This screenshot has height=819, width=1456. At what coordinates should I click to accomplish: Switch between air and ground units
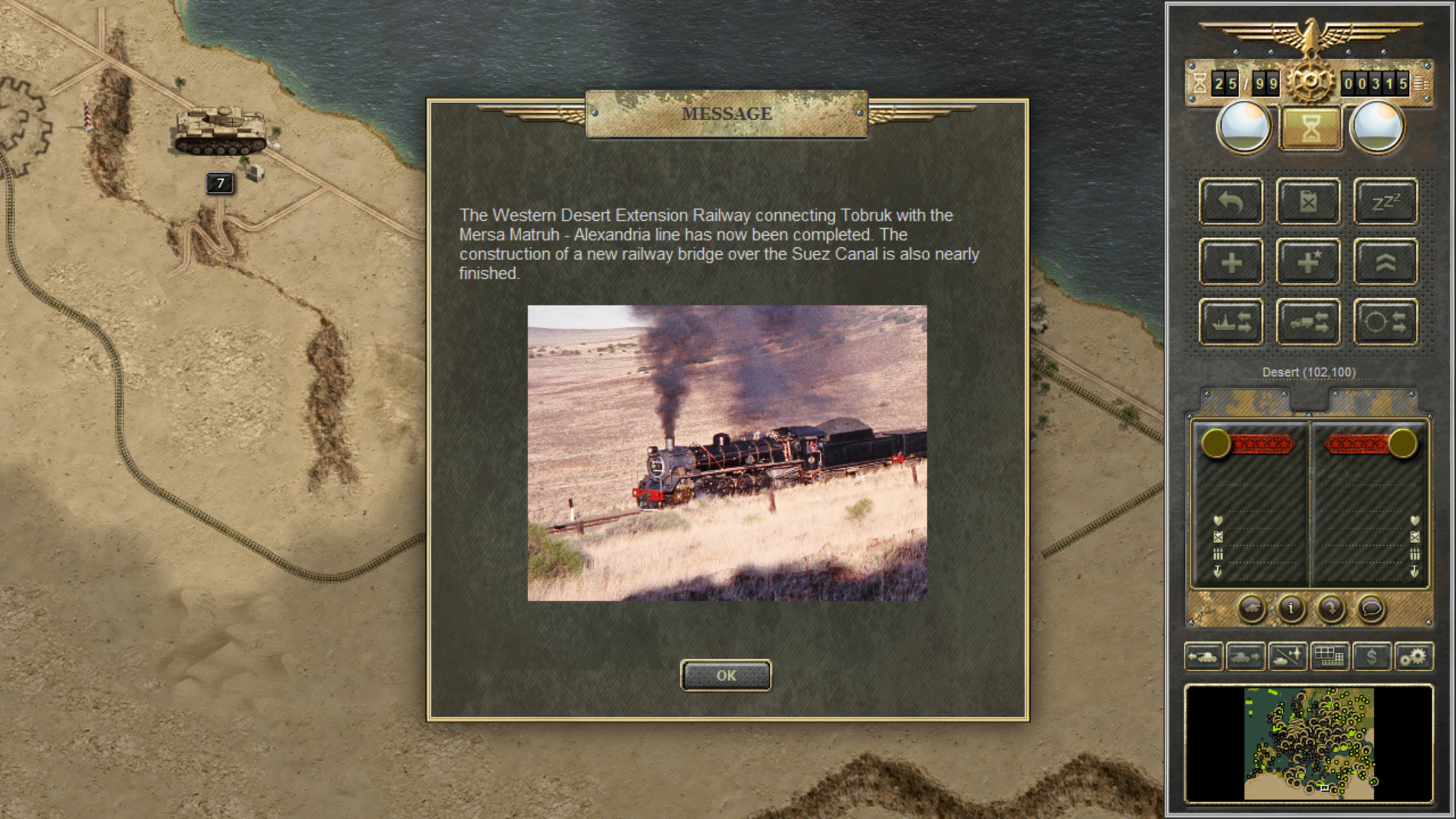[1287, 657]
